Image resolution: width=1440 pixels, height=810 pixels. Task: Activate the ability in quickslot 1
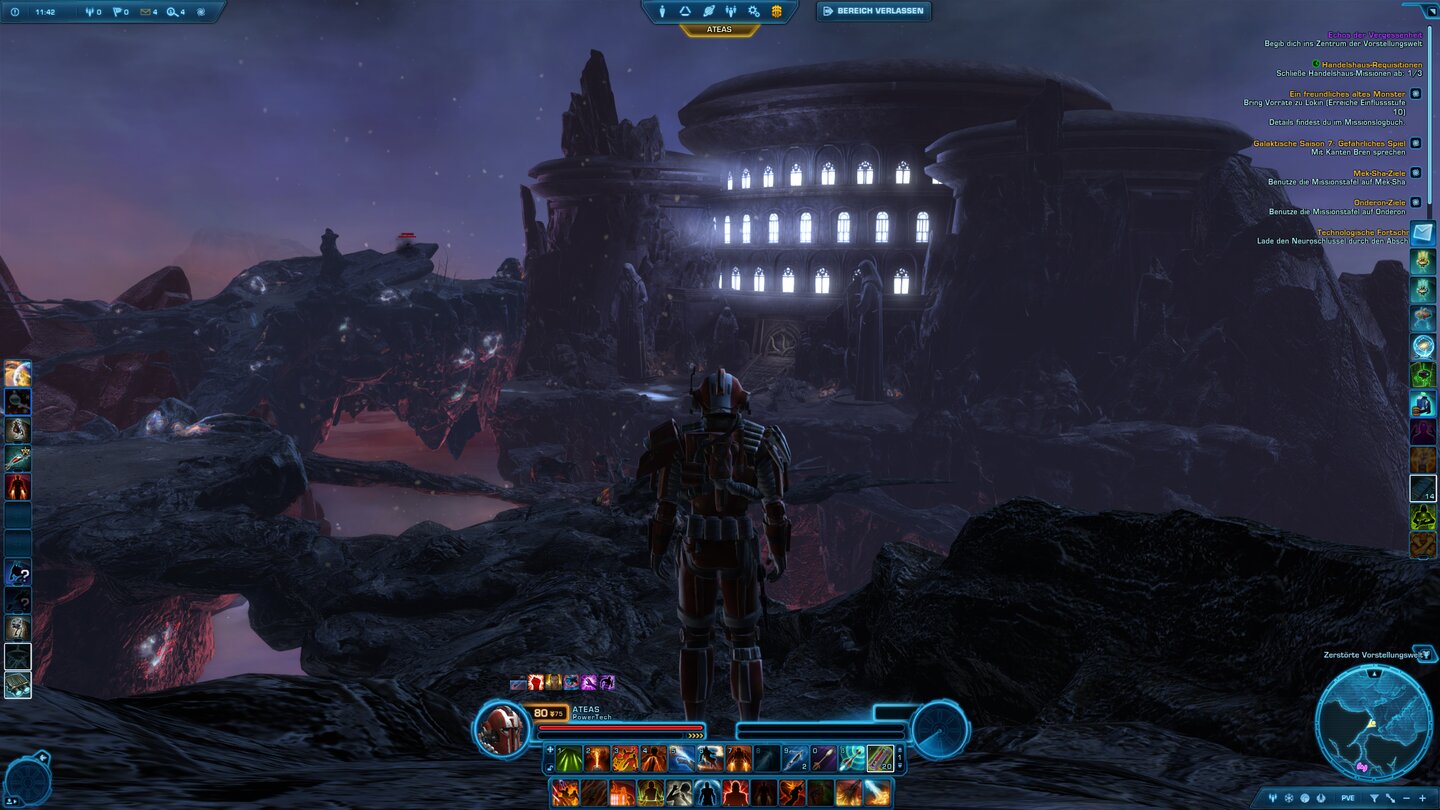[568, 757]
